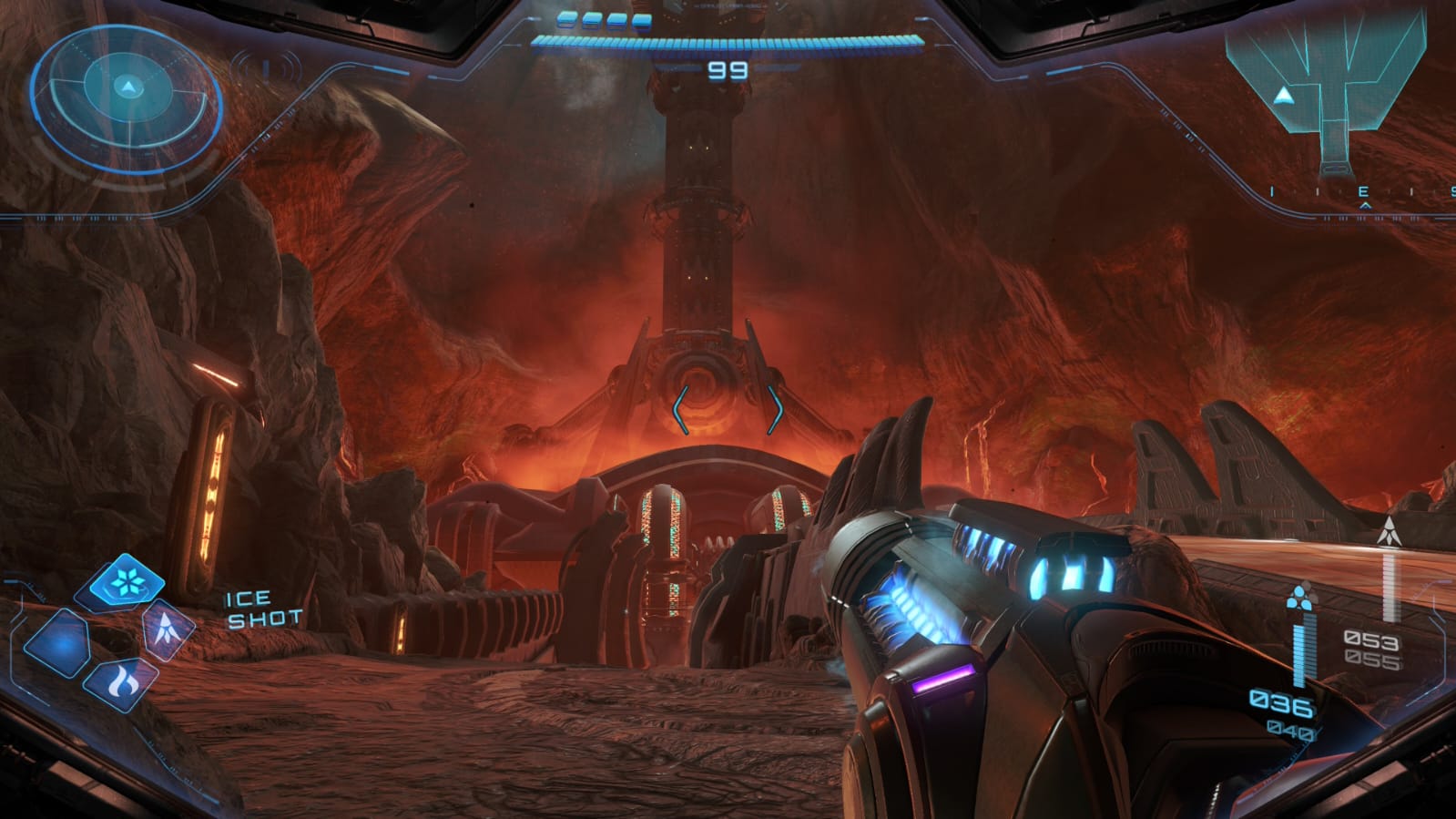Click the circular radar display
The image size is (1456, 819).
pos(127,97)
